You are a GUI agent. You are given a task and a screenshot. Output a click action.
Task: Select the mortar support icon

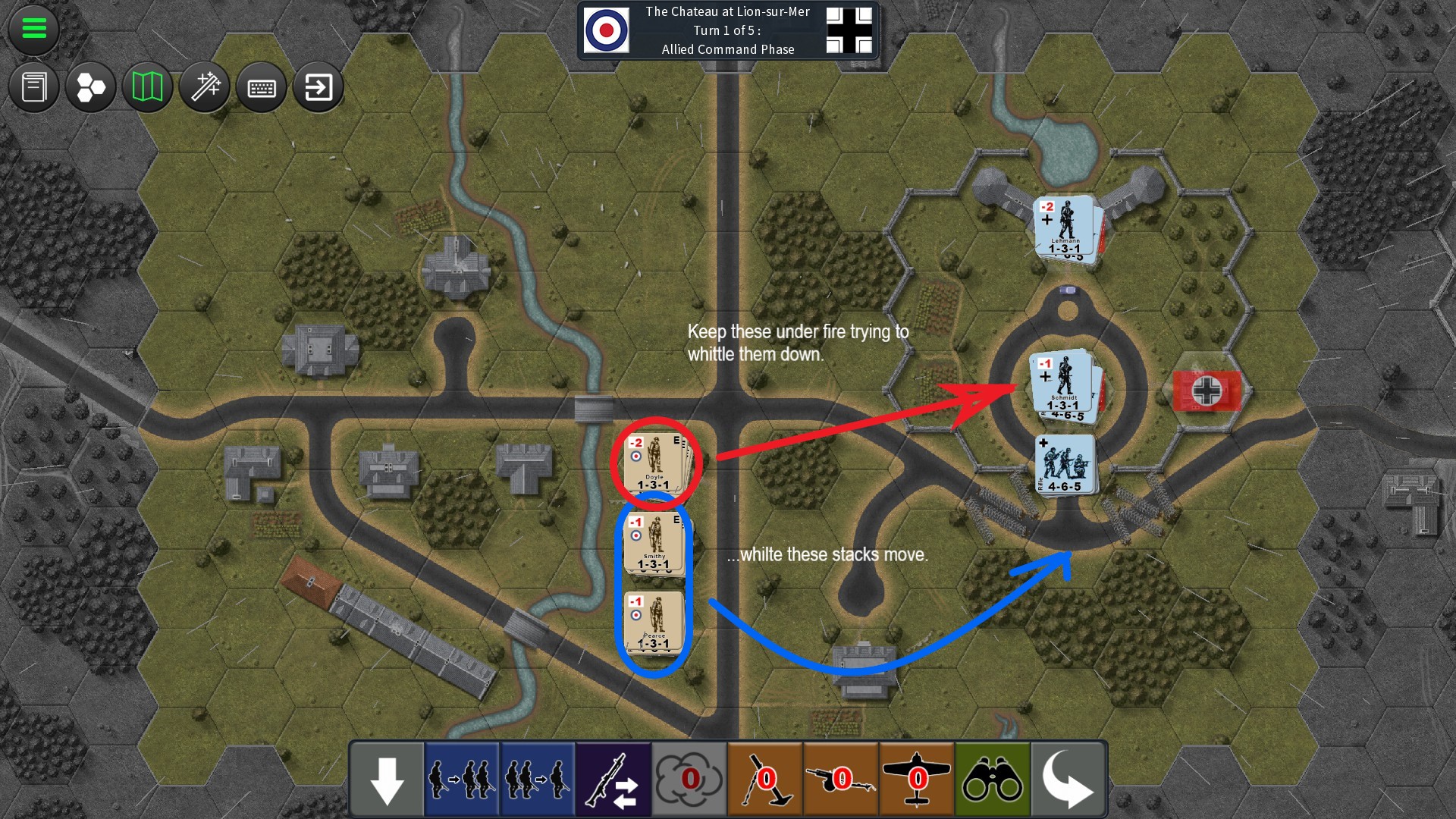764,778
